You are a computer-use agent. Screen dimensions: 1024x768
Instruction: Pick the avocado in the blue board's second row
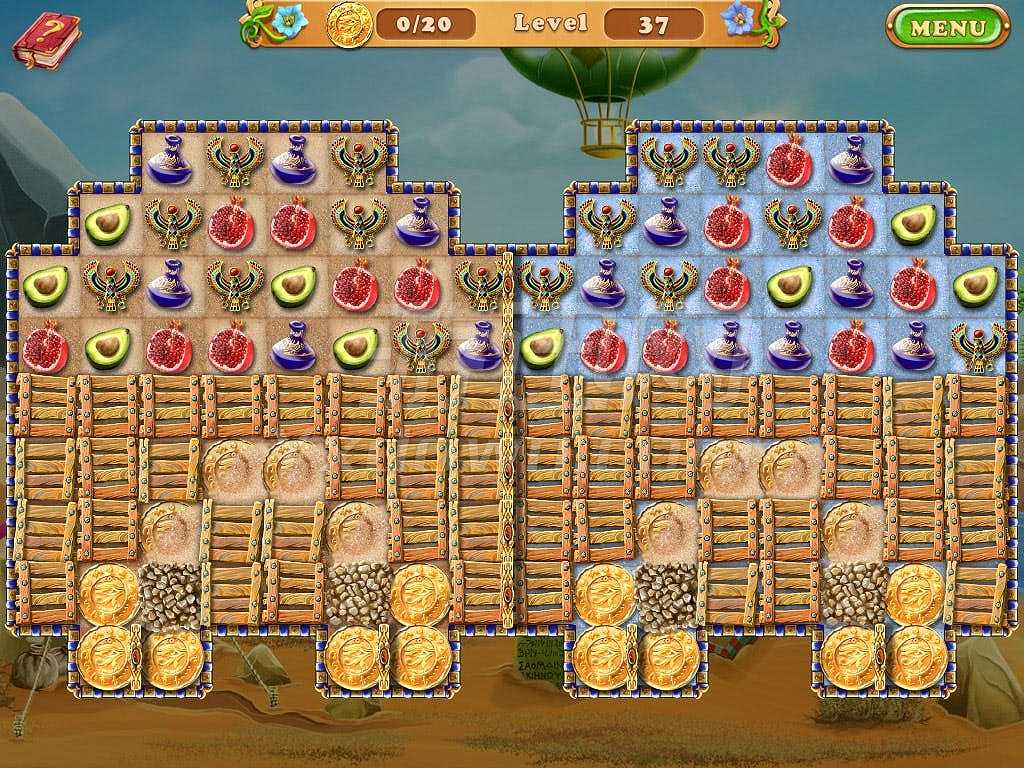coord(913,224)
